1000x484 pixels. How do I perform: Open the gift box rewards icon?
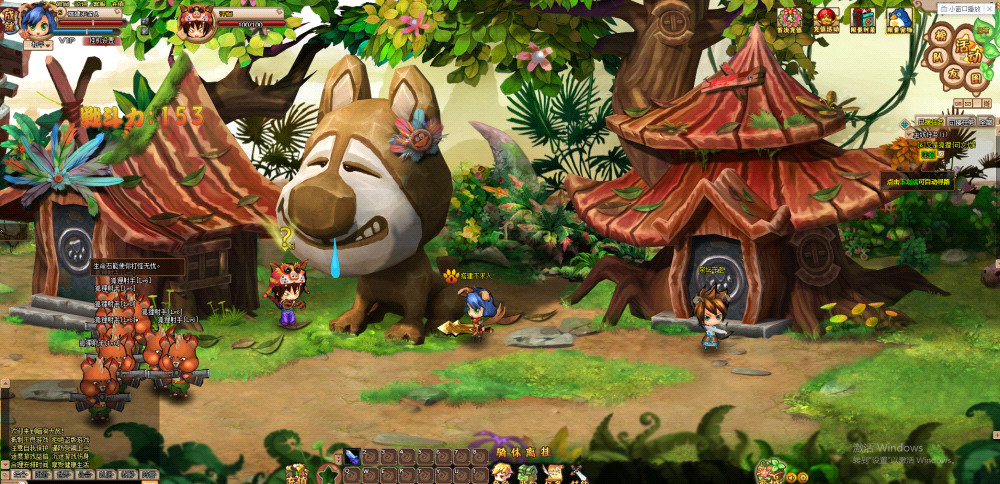coord(863,19)
